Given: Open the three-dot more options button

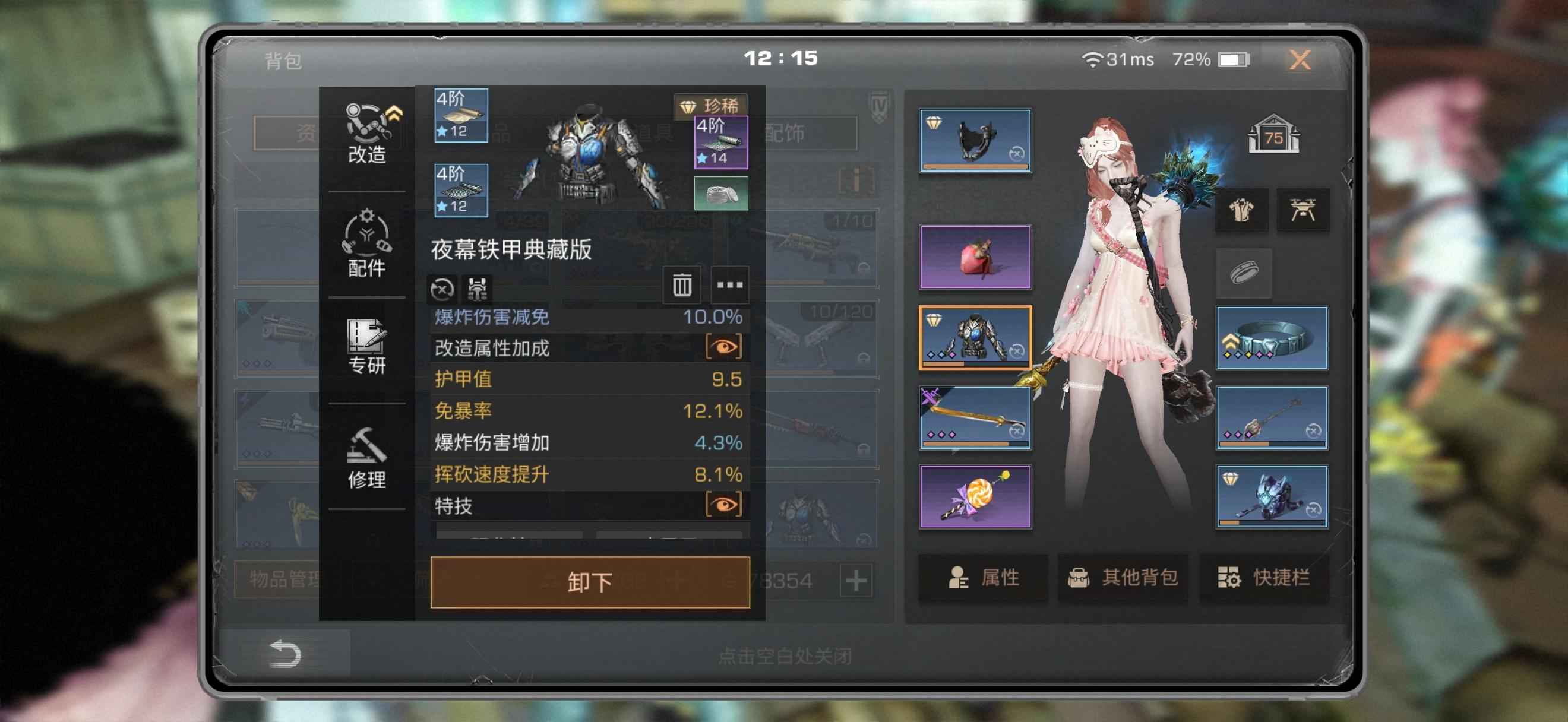Looking at the screenshot, I should pyautogui.click(x=729, y=284).
